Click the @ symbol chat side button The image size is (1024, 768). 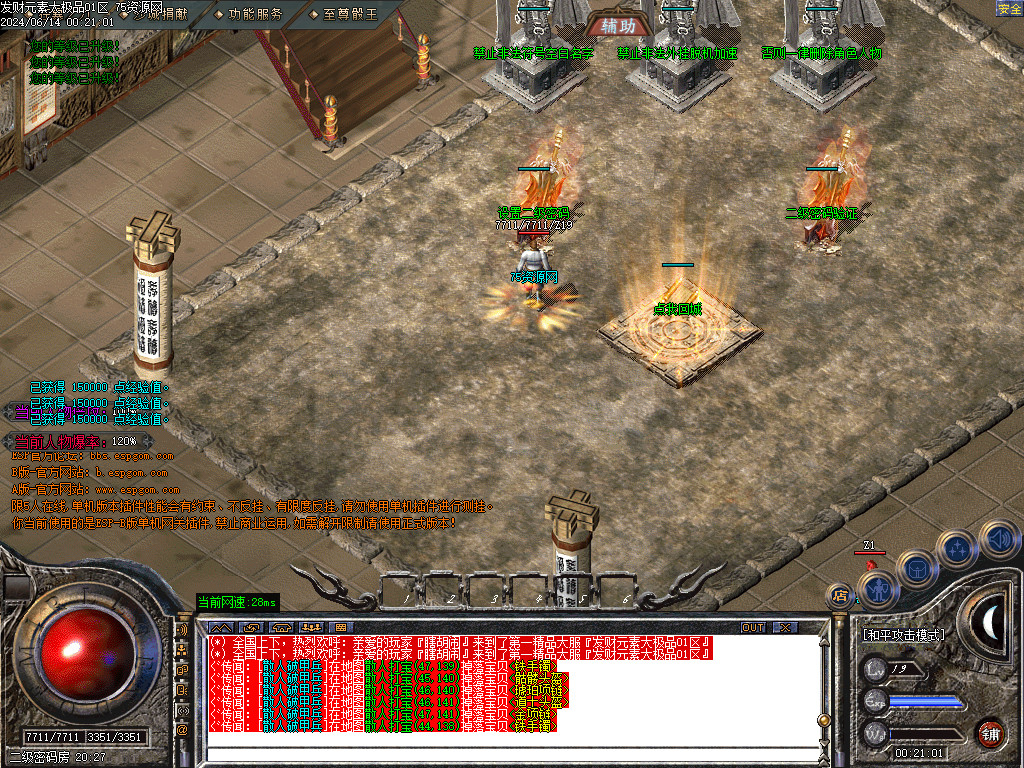[183, 731]
